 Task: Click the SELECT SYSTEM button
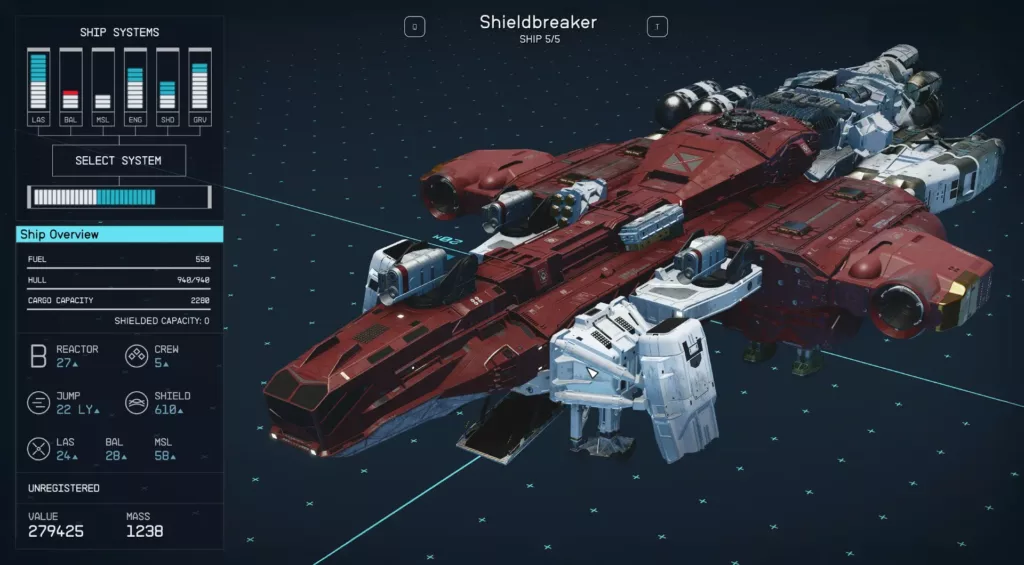(118, 160)
